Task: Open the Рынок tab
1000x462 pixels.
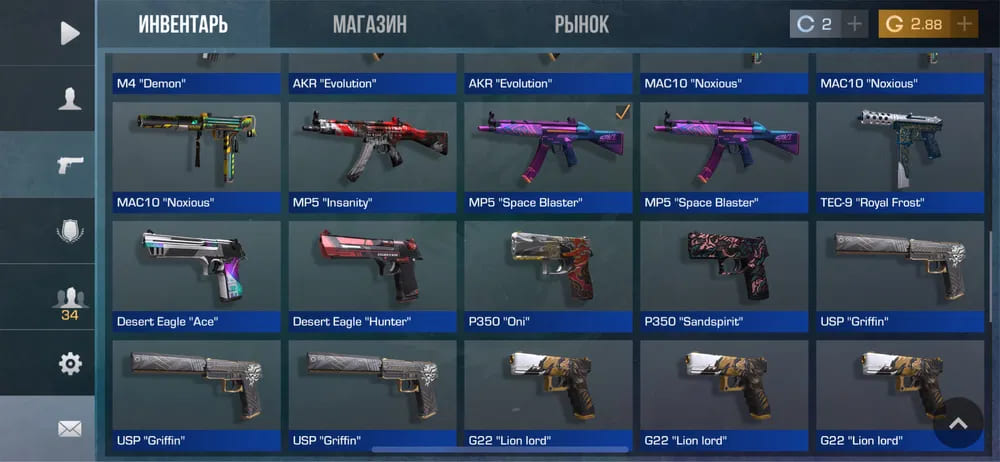Action: tap(581, 24)
